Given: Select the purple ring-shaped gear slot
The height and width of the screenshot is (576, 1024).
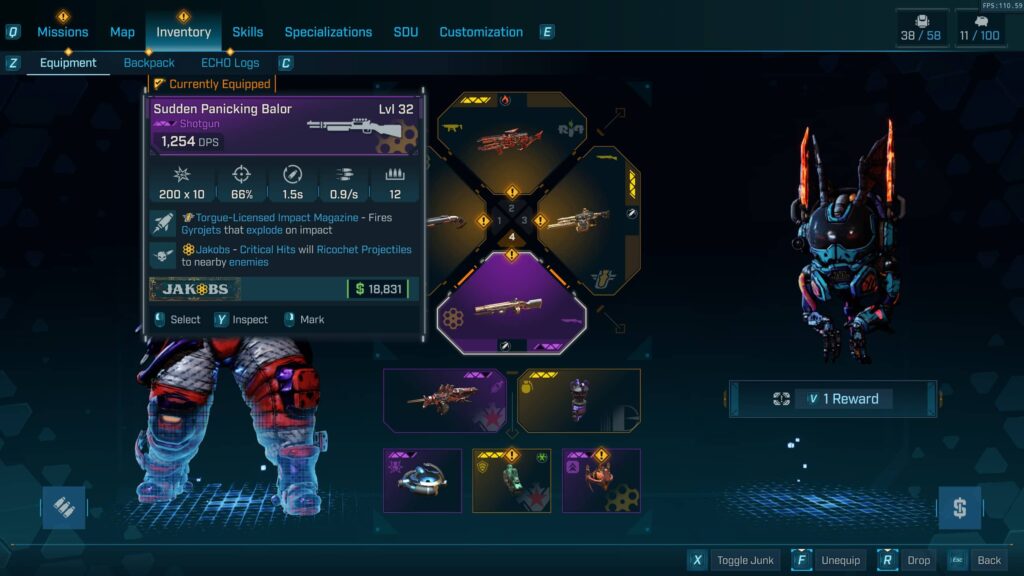Looking at the screenshot, I should tap(422, 480).
